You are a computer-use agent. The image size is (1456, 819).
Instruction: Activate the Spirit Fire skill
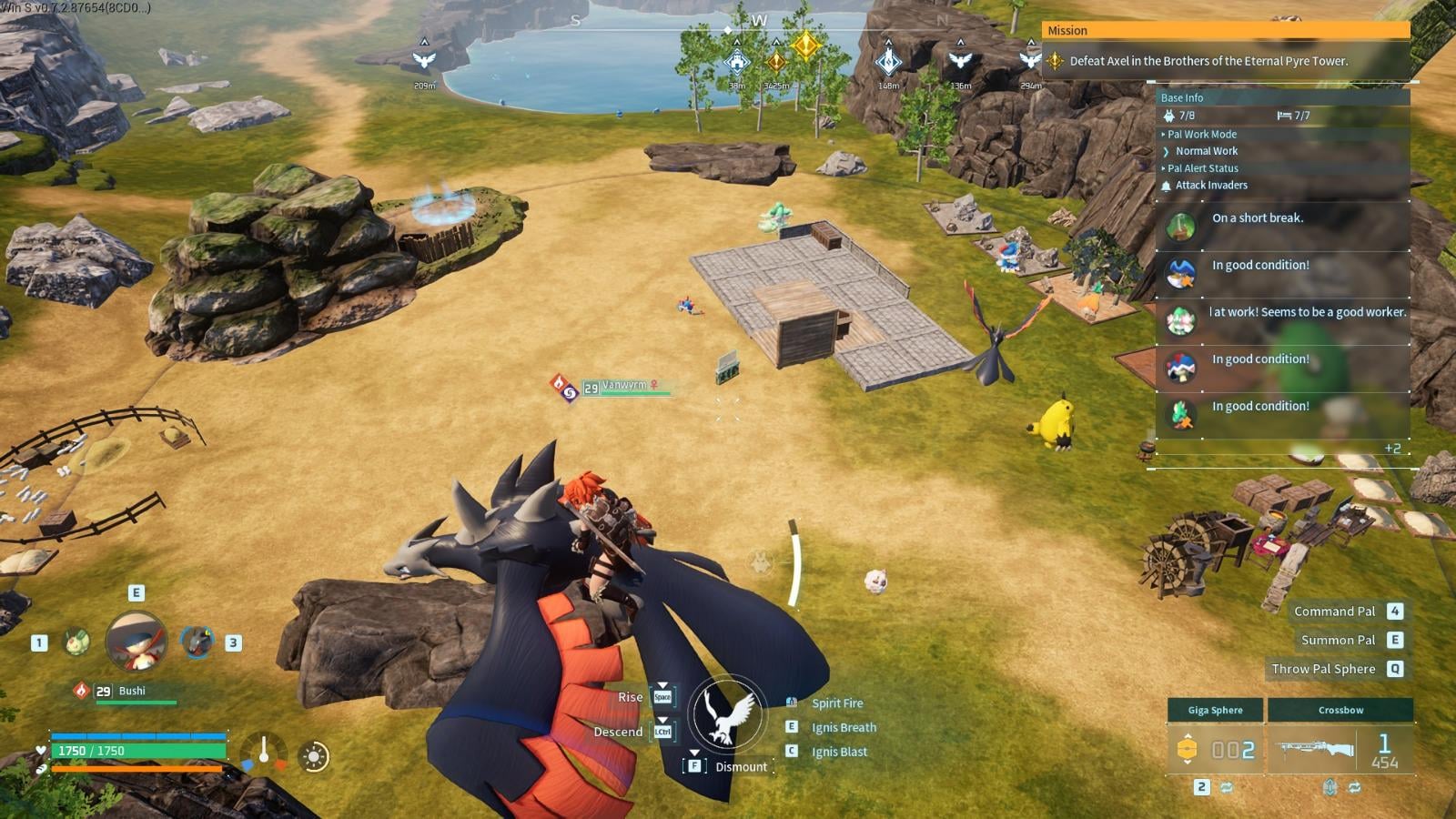[x=837, y=703]
